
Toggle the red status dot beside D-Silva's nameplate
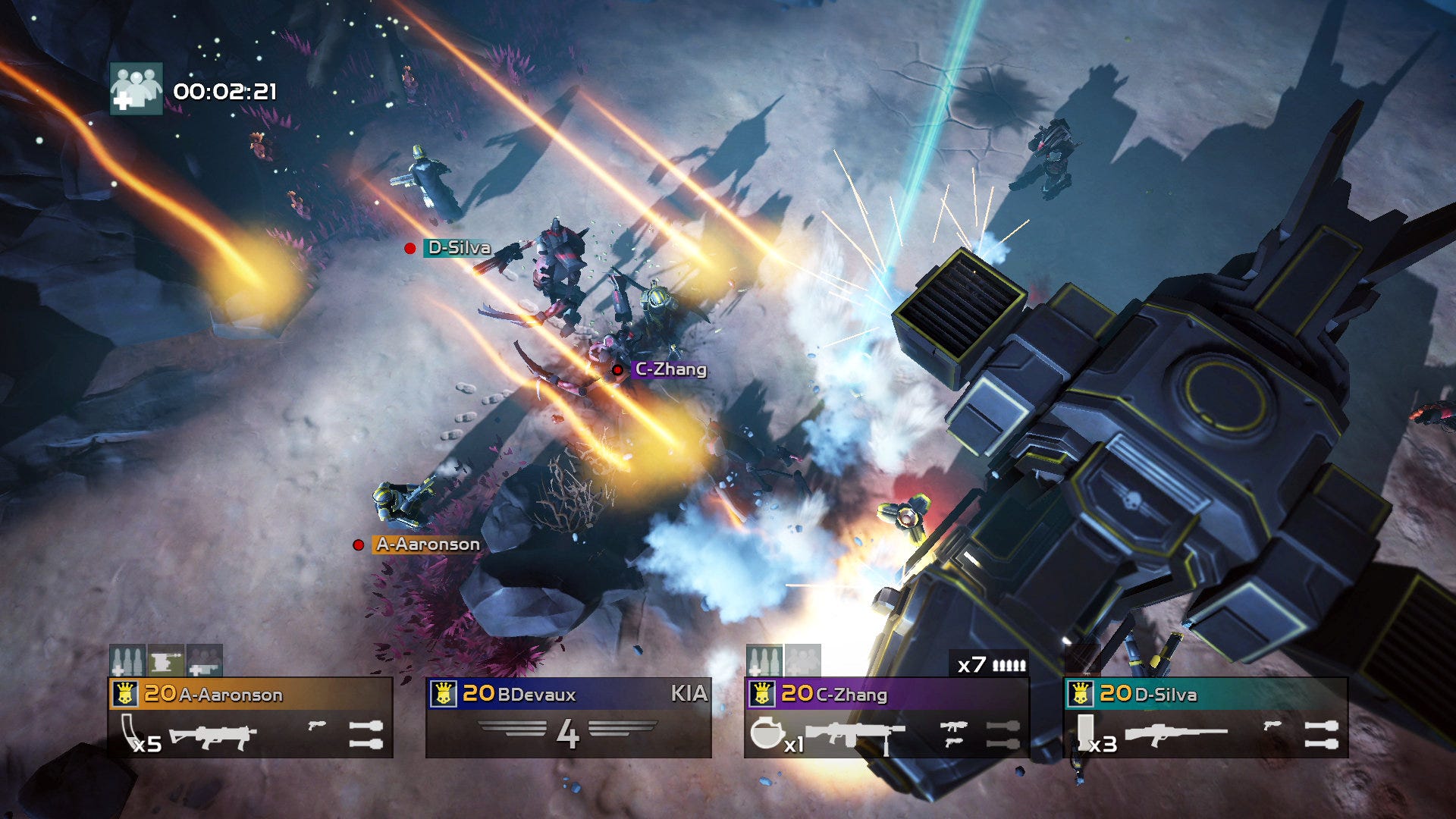pyautogui.click(x=410, y=248)
